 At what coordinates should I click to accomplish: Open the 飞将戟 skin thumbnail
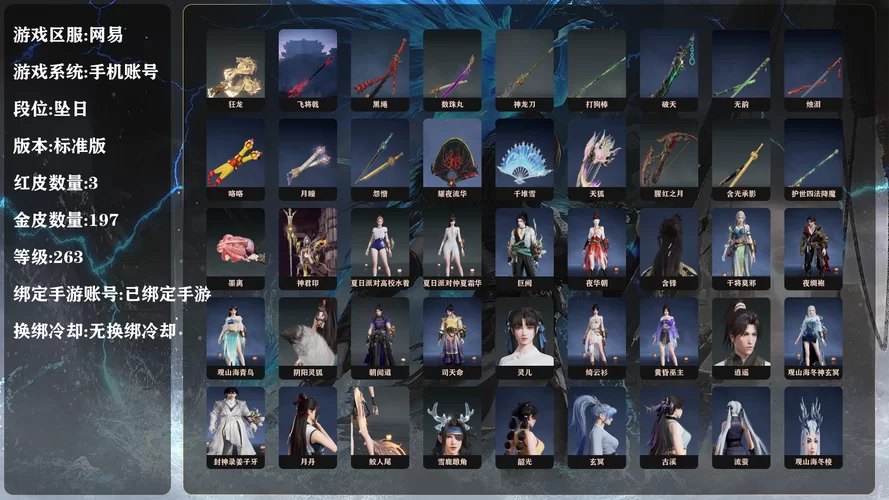click(x=307, y=64)
